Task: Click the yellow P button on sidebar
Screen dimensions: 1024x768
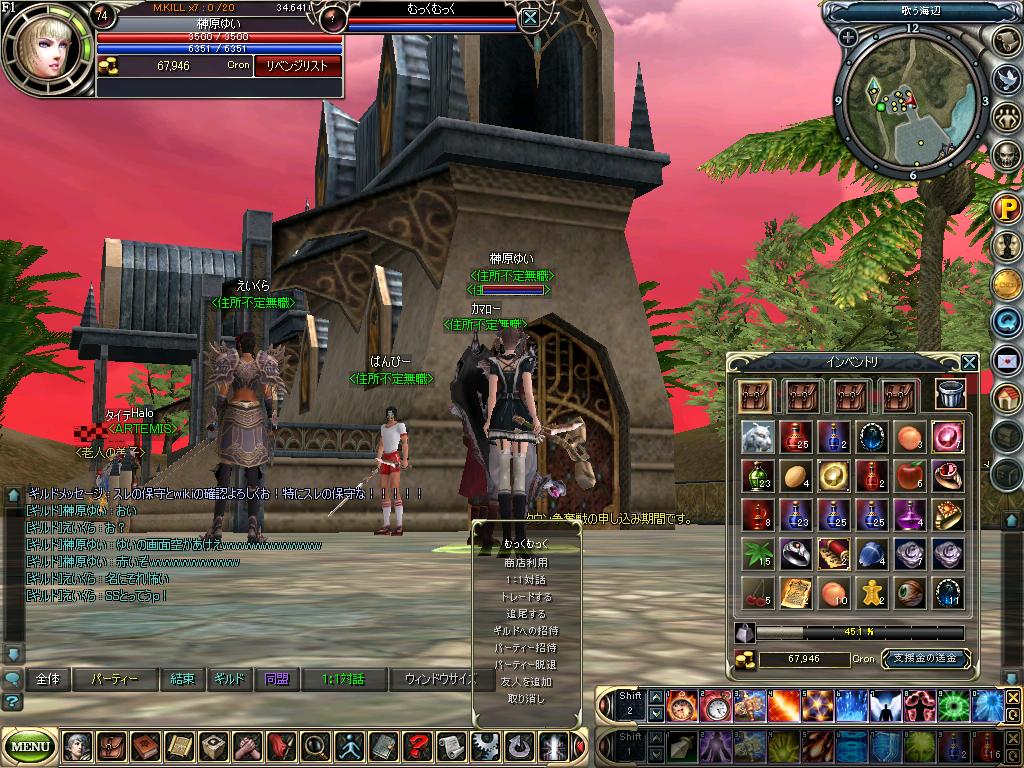Action: coord(1005,210)
